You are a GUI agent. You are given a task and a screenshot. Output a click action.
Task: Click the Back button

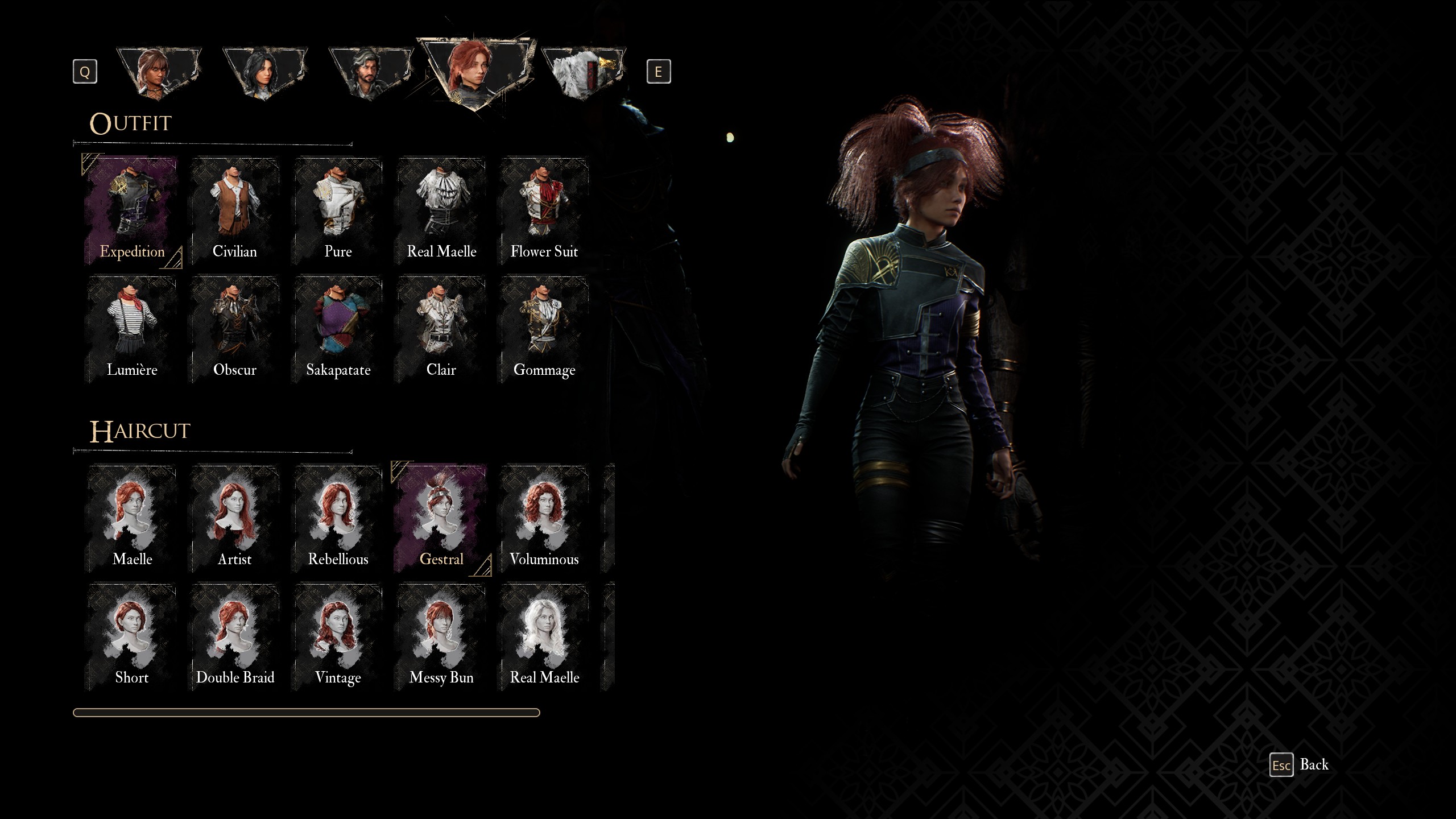tap(1300, 765)
